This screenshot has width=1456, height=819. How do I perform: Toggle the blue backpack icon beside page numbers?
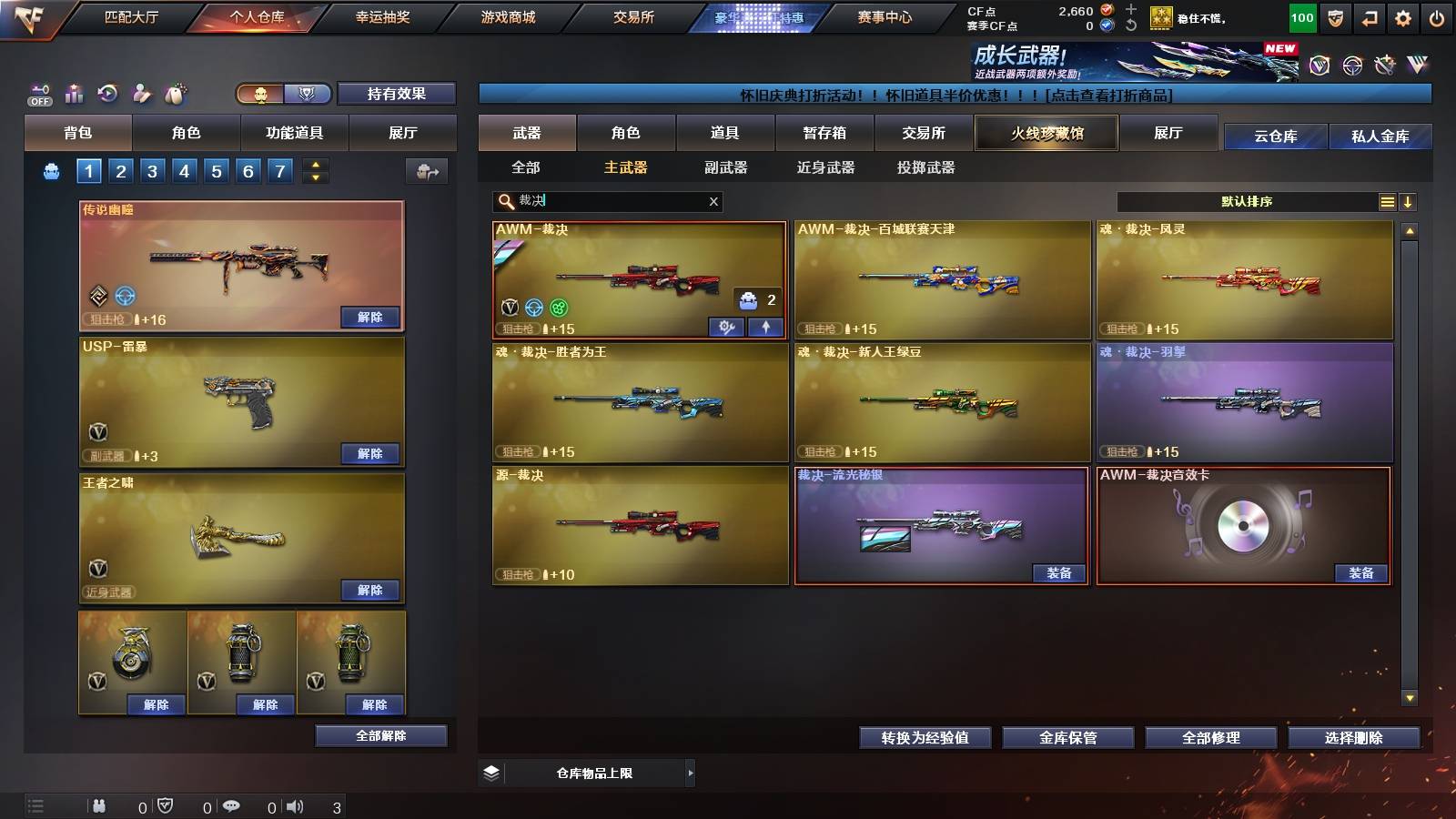[x=50, y=169]
